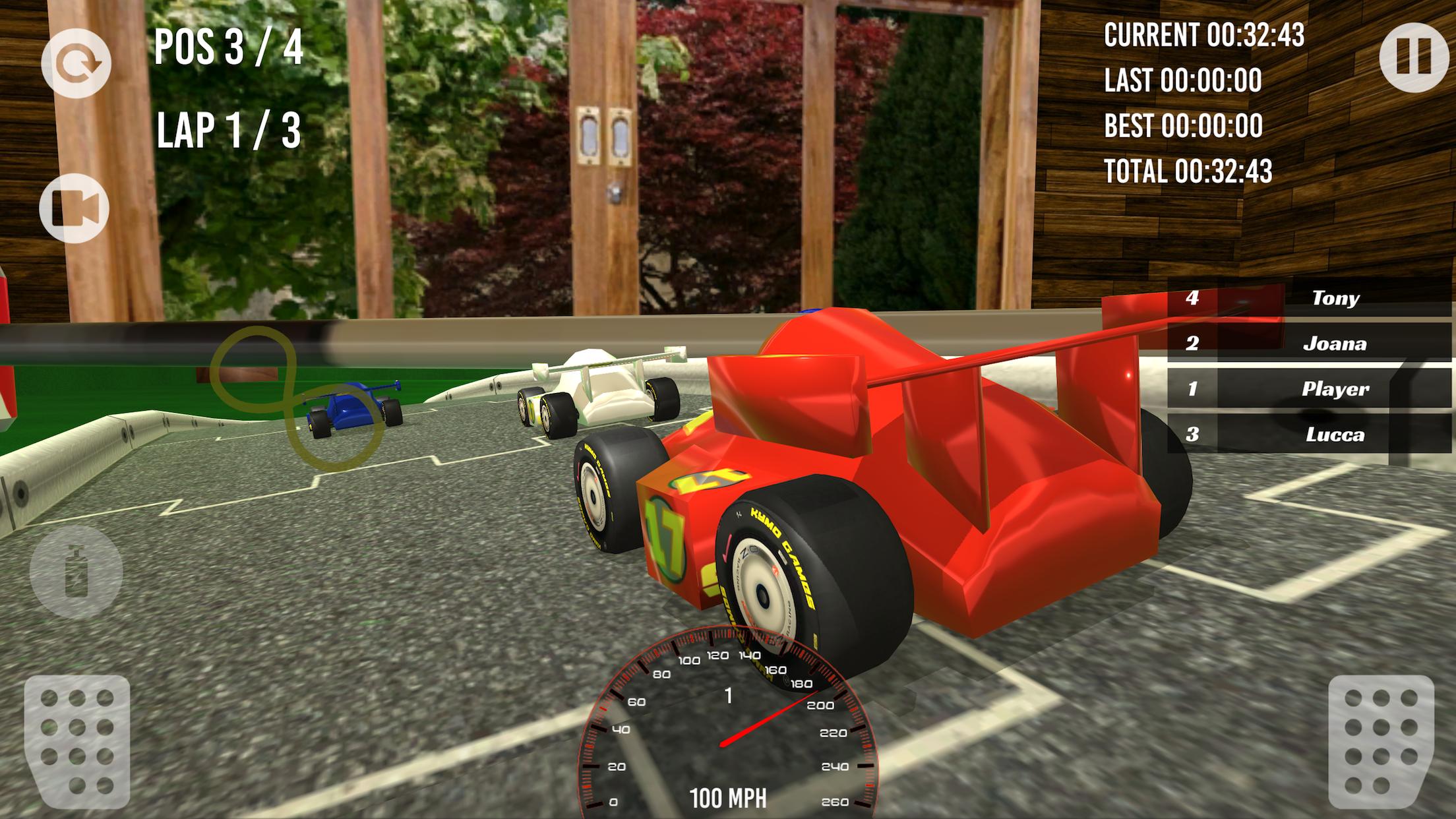Switch camera view with the camcorder icon

[74, 208]
